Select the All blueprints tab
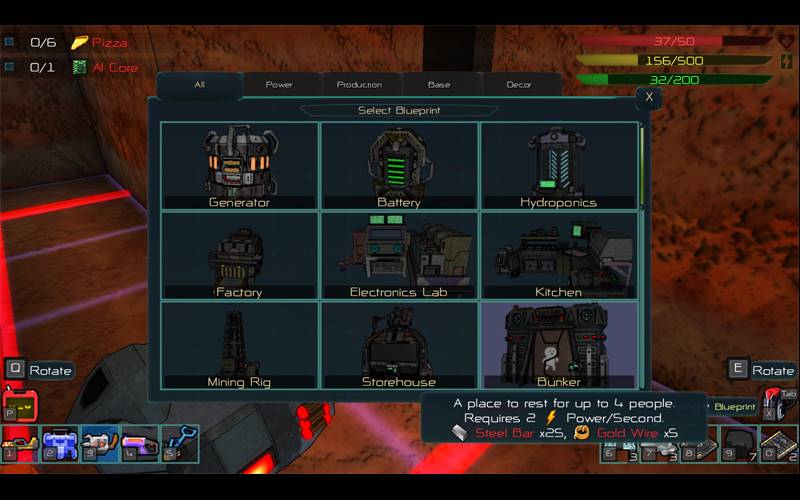Screen dimensions: 800x500 pyautogui.click(x=199, y=85)
